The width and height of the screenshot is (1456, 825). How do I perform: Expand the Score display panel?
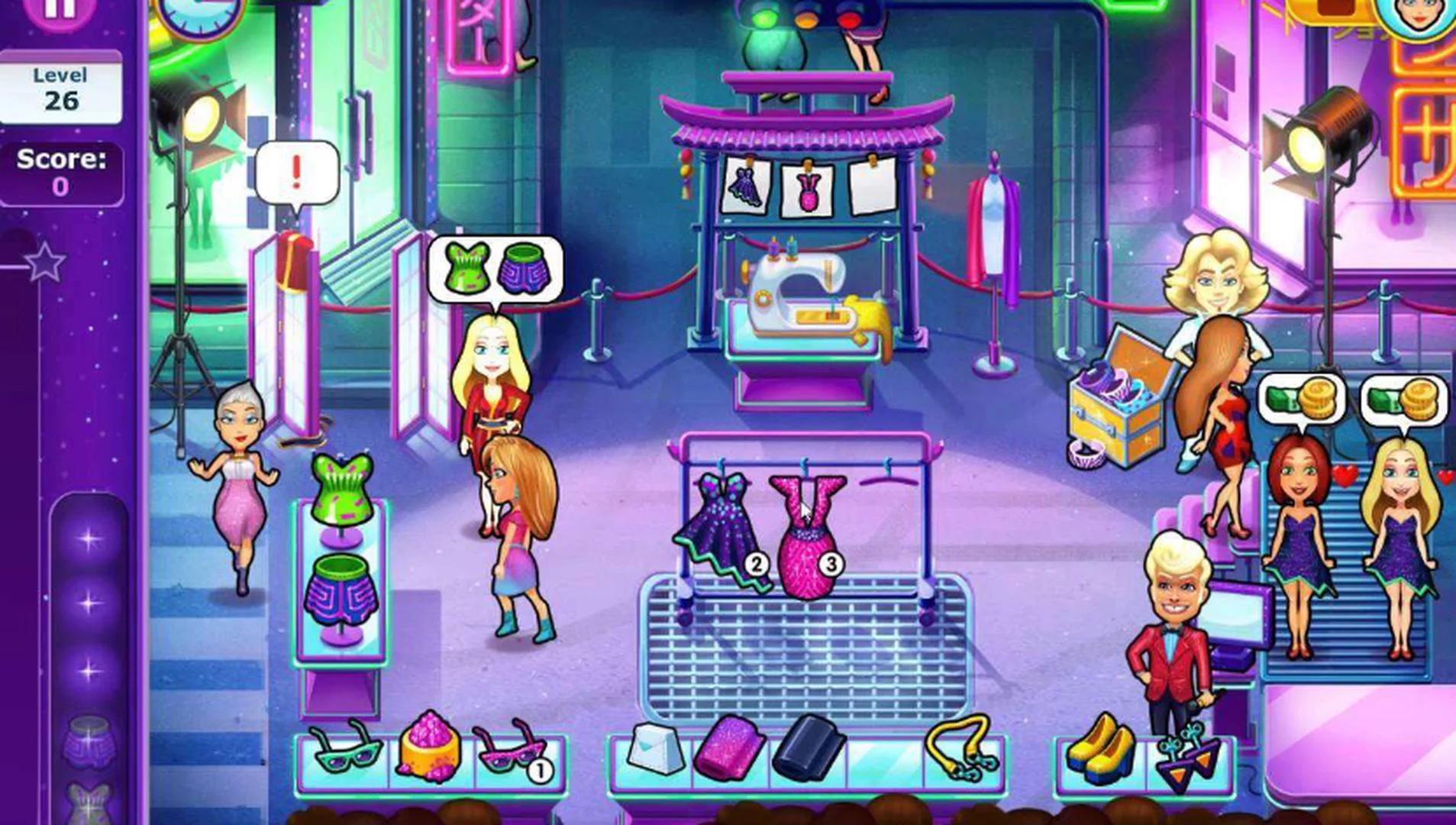click(61, 171)
